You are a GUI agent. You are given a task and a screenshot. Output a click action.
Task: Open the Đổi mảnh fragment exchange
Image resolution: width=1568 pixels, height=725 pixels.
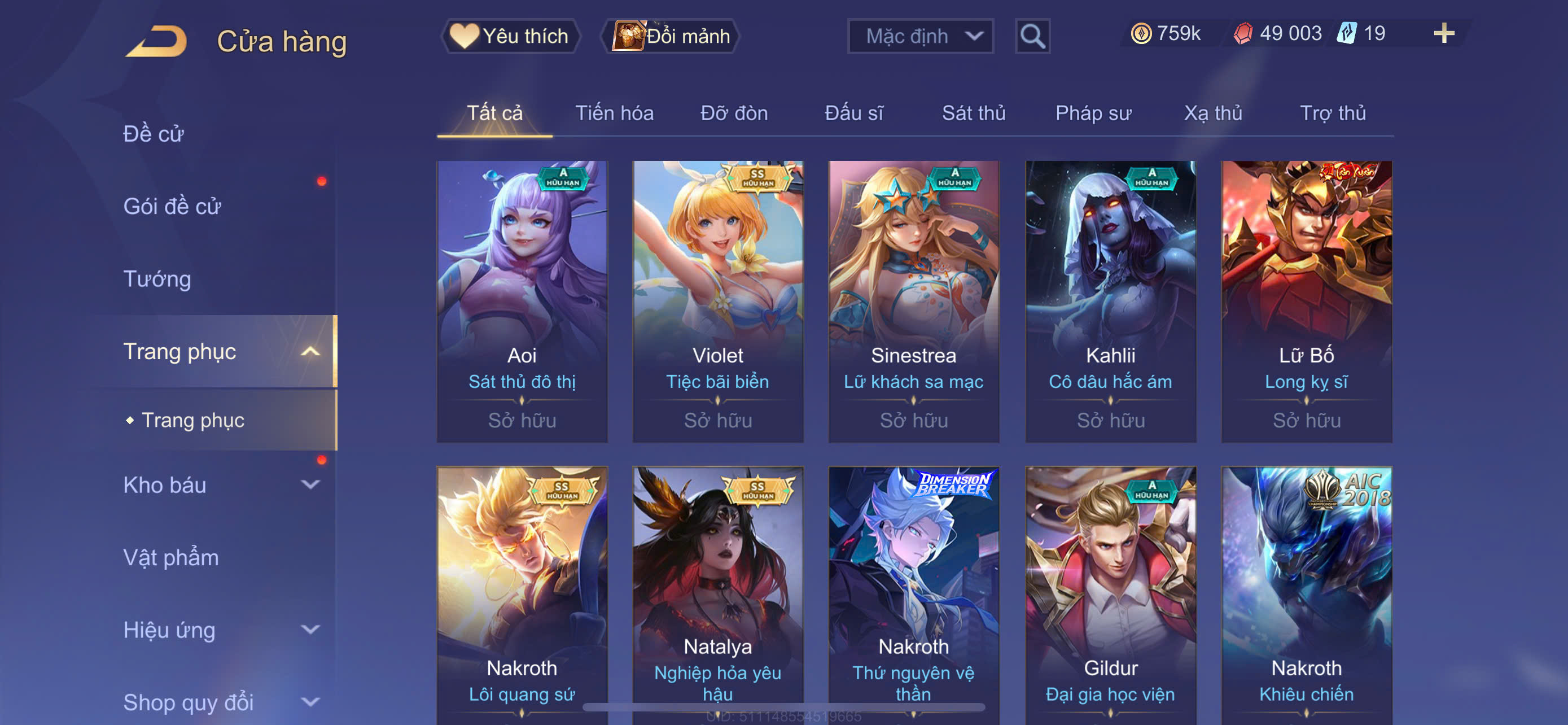pos(671,36)
